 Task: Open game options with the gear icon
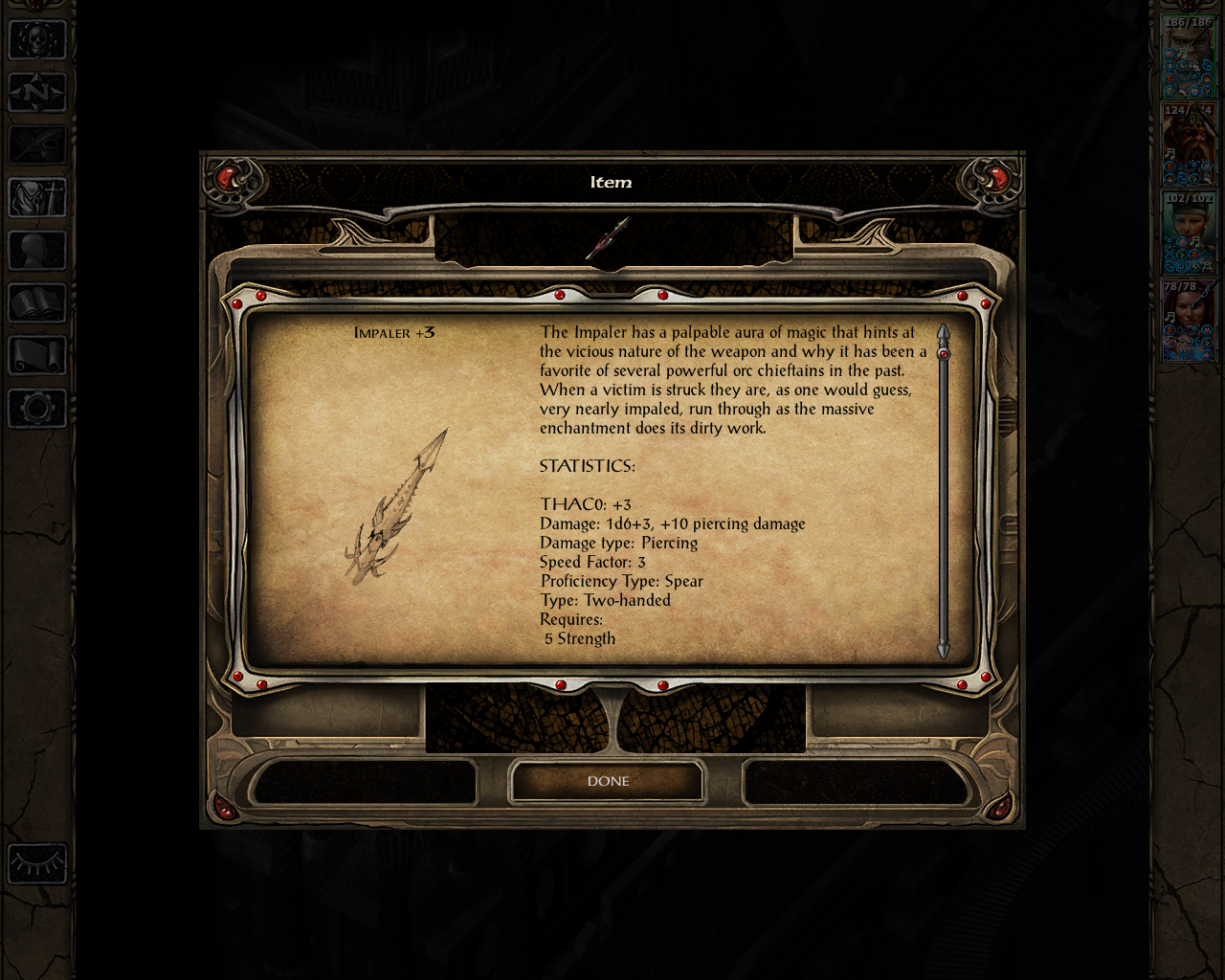(x=36, y=410)
